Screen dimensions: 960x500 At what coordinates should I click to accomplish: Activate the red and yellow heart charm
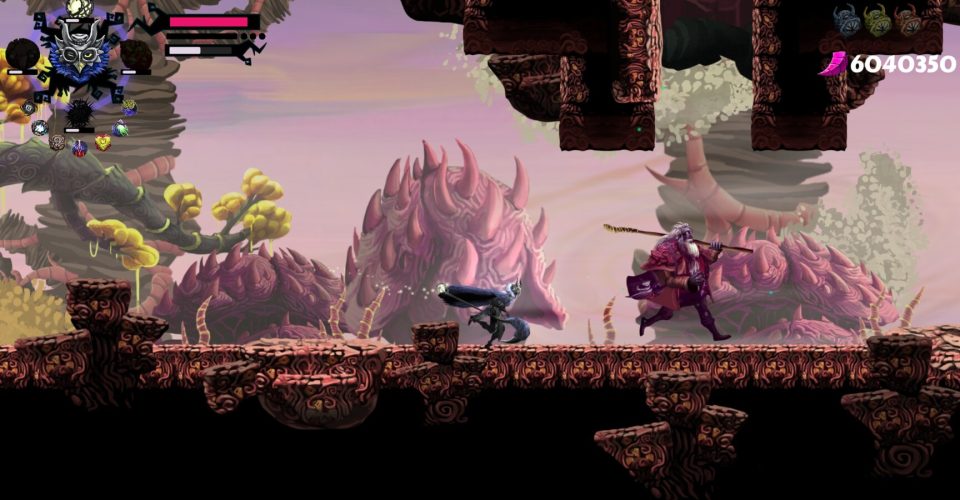click(102, 142)
